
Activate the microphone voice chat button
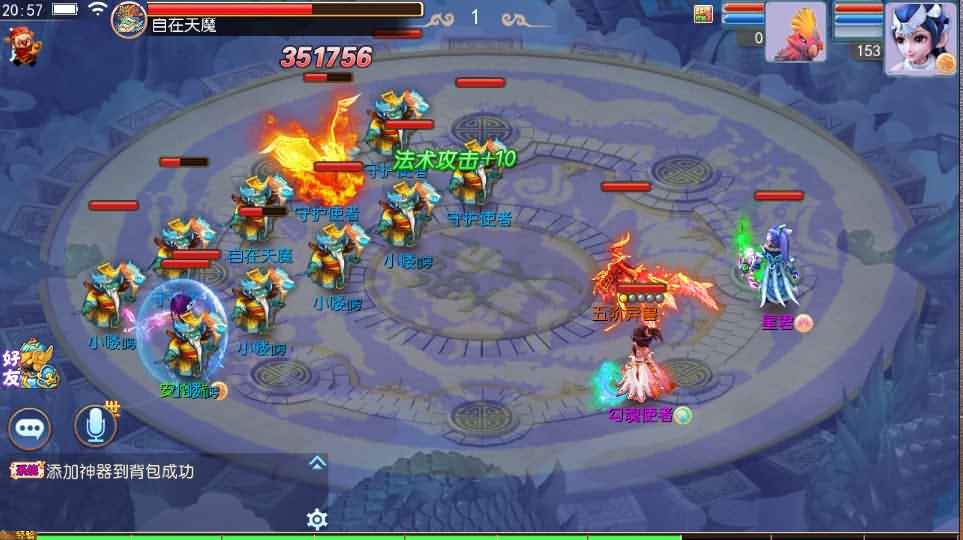click(x=95, y=427)
